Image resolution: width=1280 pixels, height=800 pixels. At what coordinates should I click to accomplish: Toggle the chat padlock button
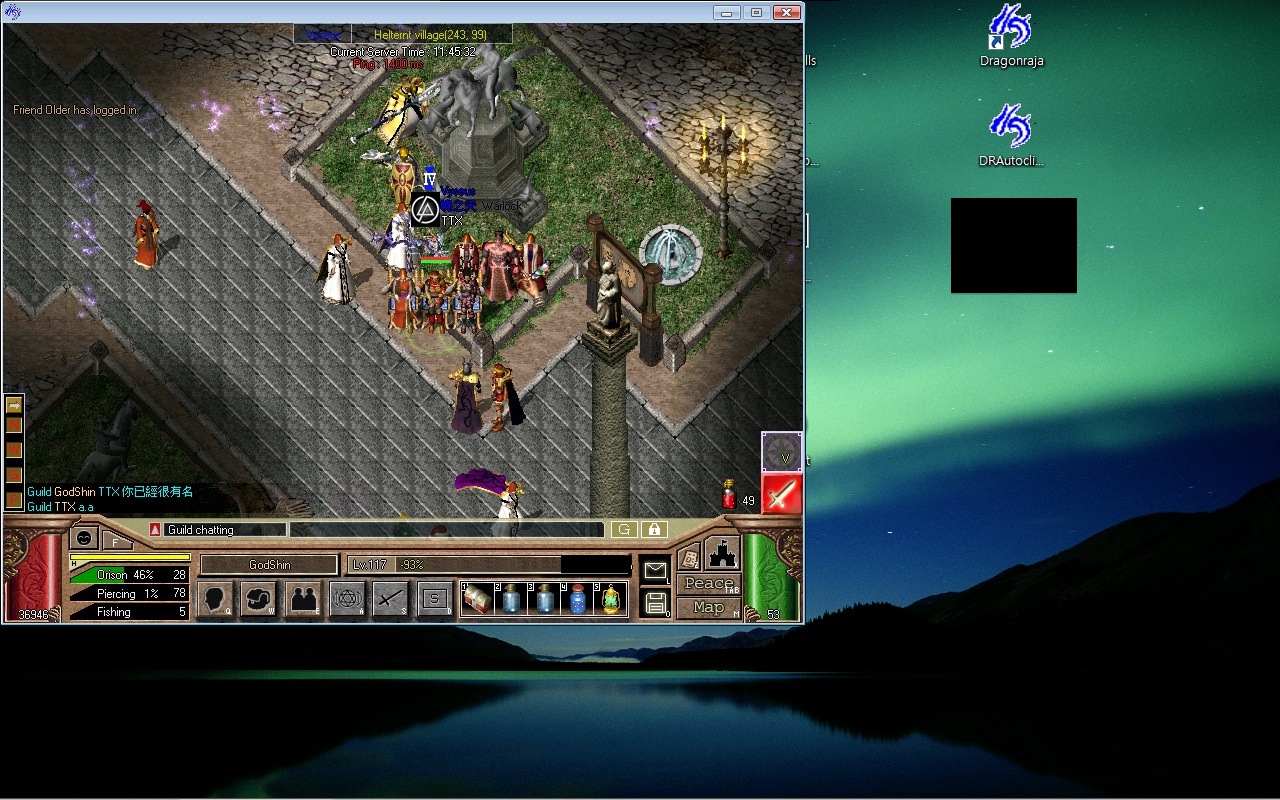click(x=653, y=529)
